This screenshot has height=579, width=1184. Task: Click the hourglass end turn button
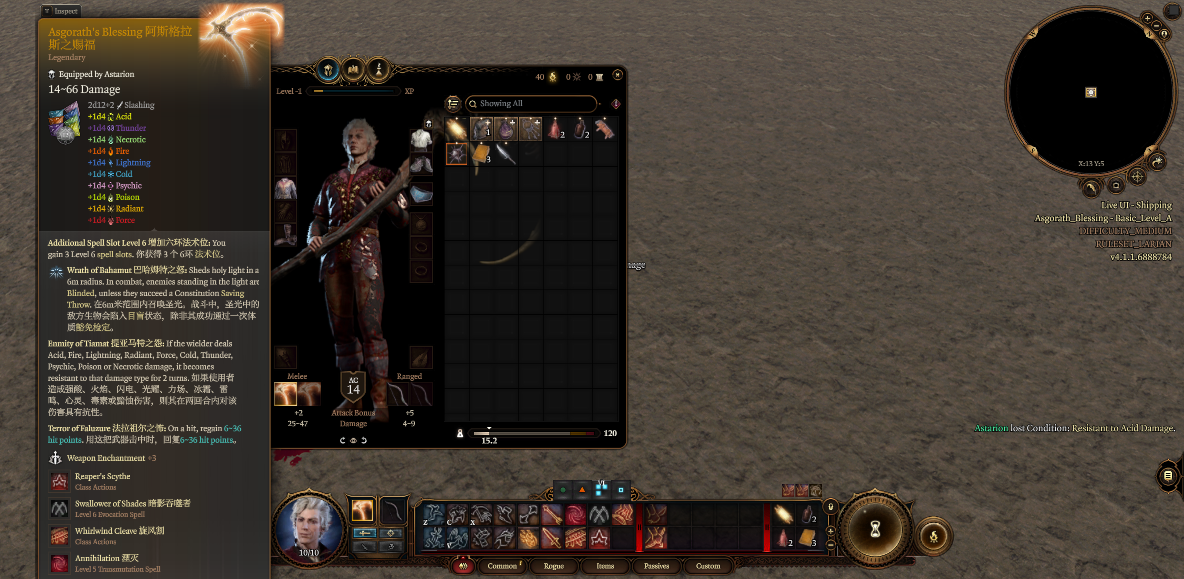pyautogui.click(x=874, y=527)
